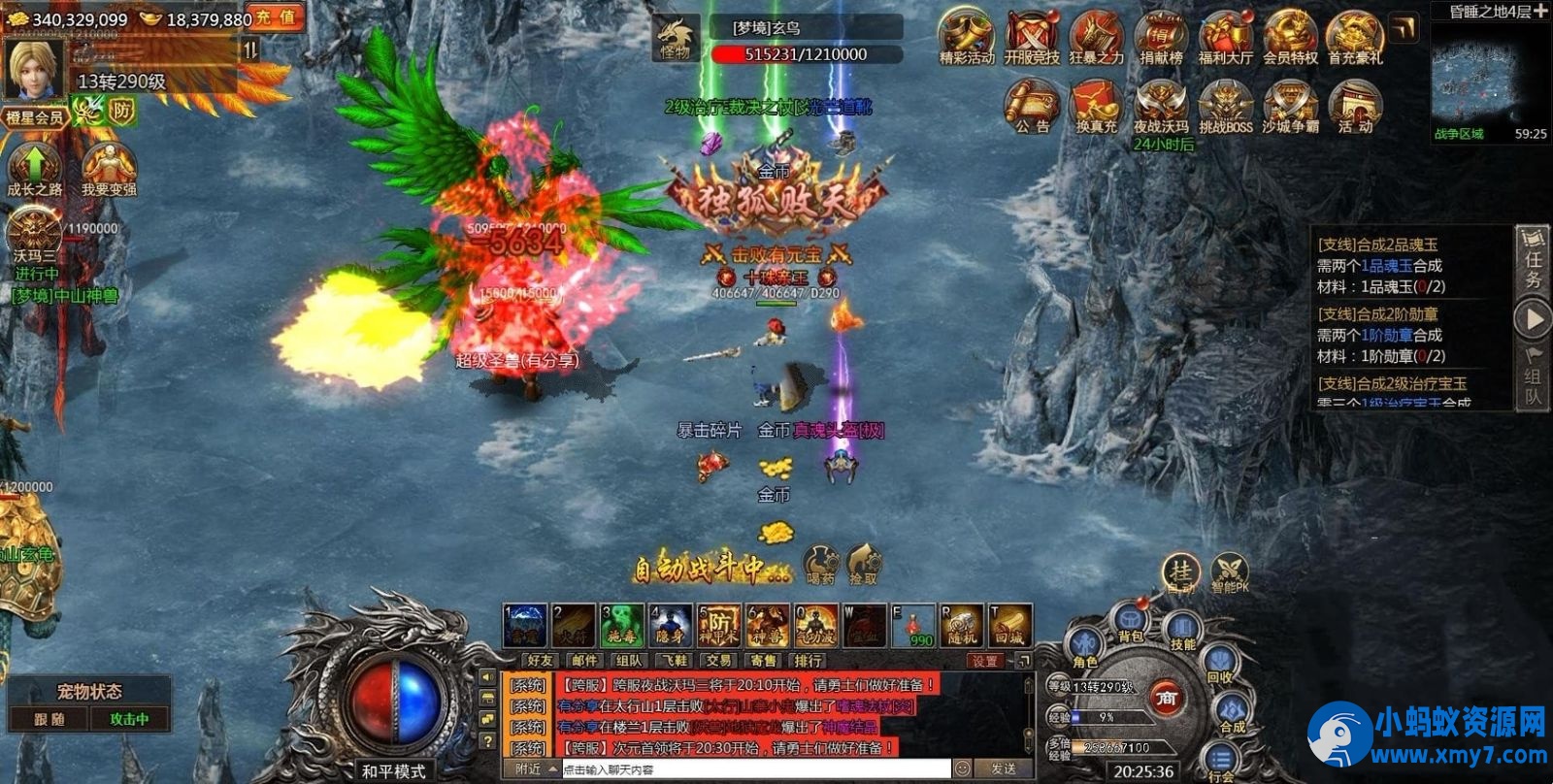Use the 回城 town return scroll
1553x784 pixels.
(1009, 626)
